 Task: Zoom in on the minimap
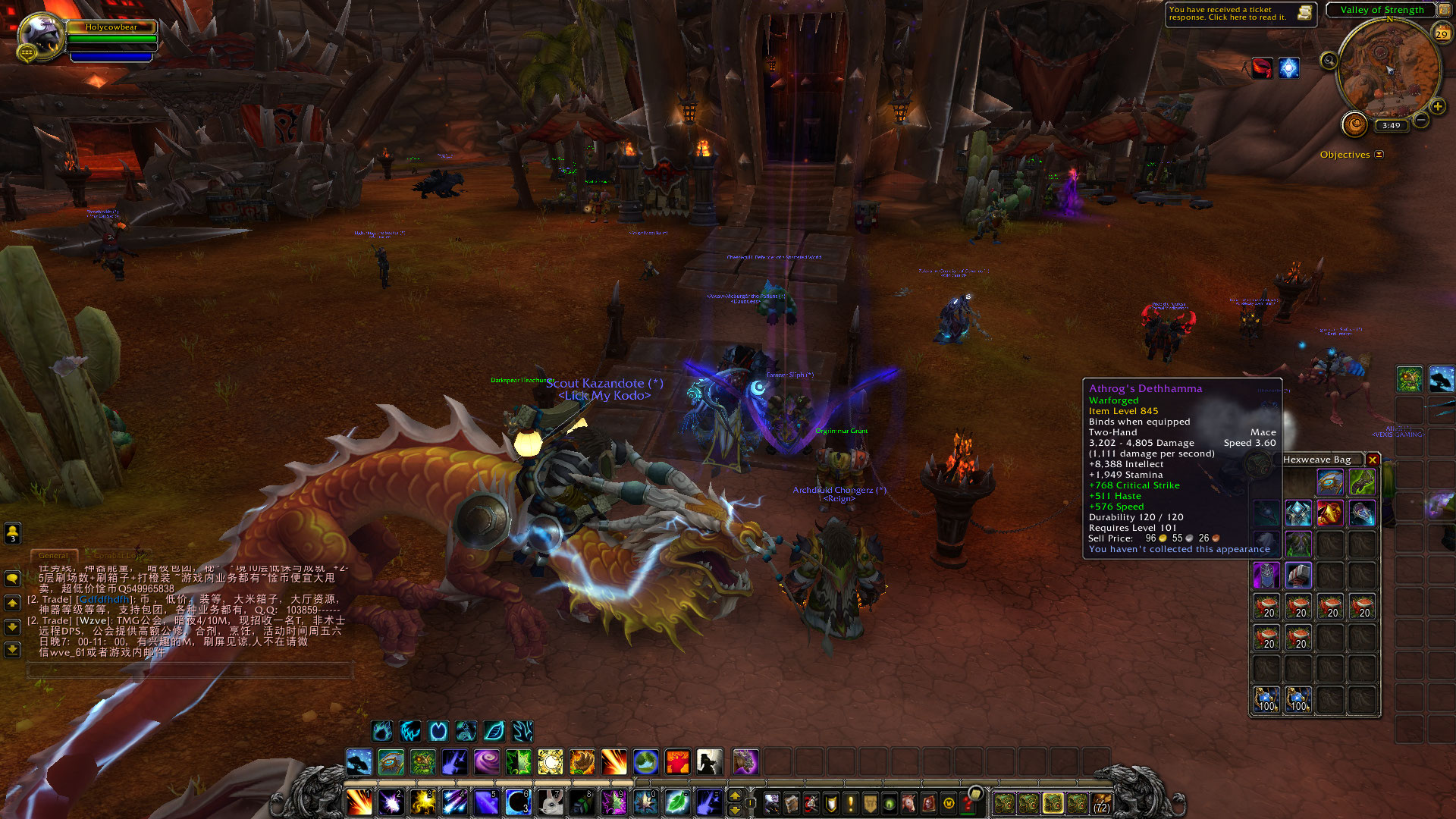coord(1437,106)
